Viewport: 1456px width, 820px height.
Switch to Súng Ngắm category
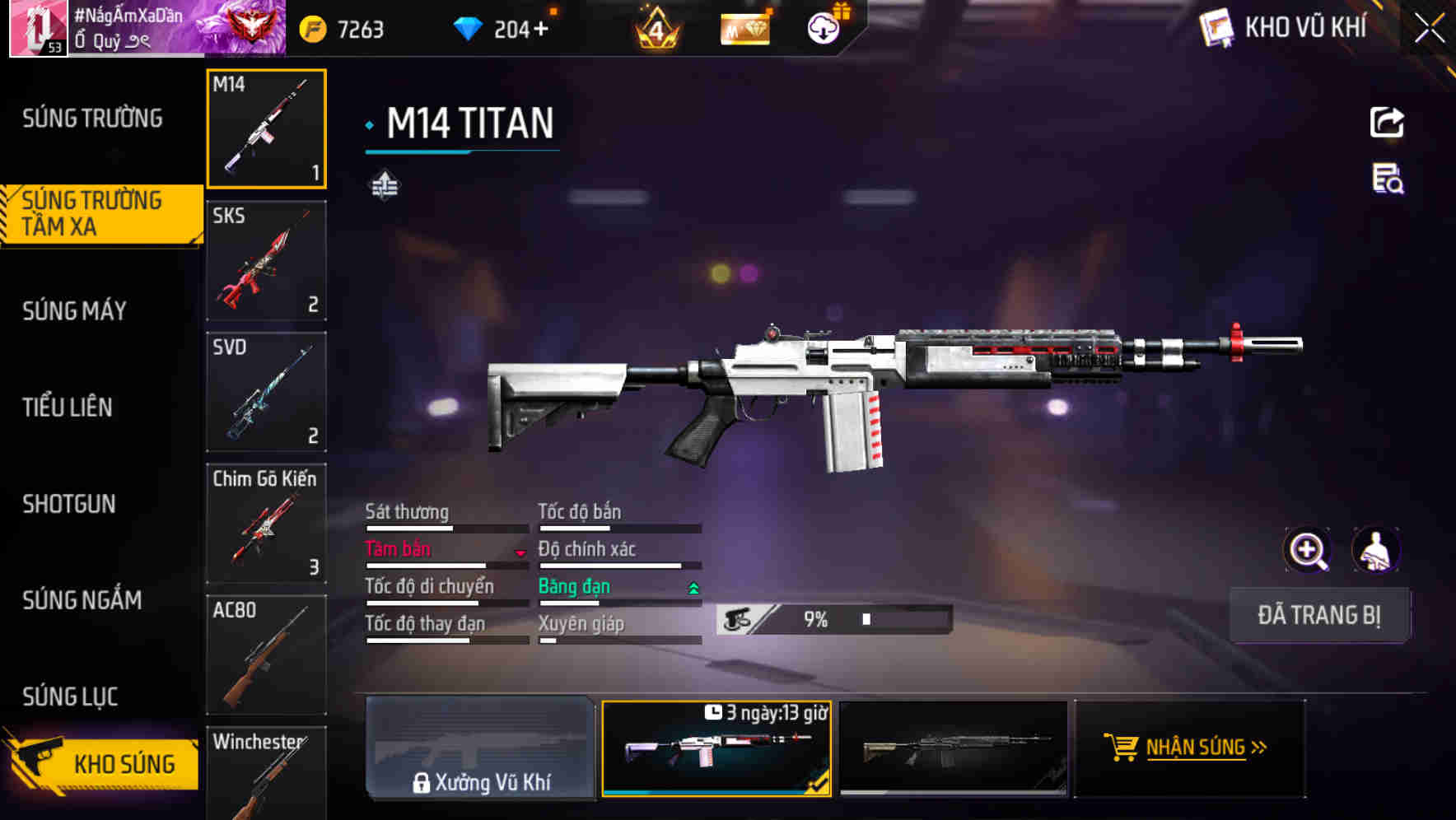pyautogui.click(x=82, y=600)
